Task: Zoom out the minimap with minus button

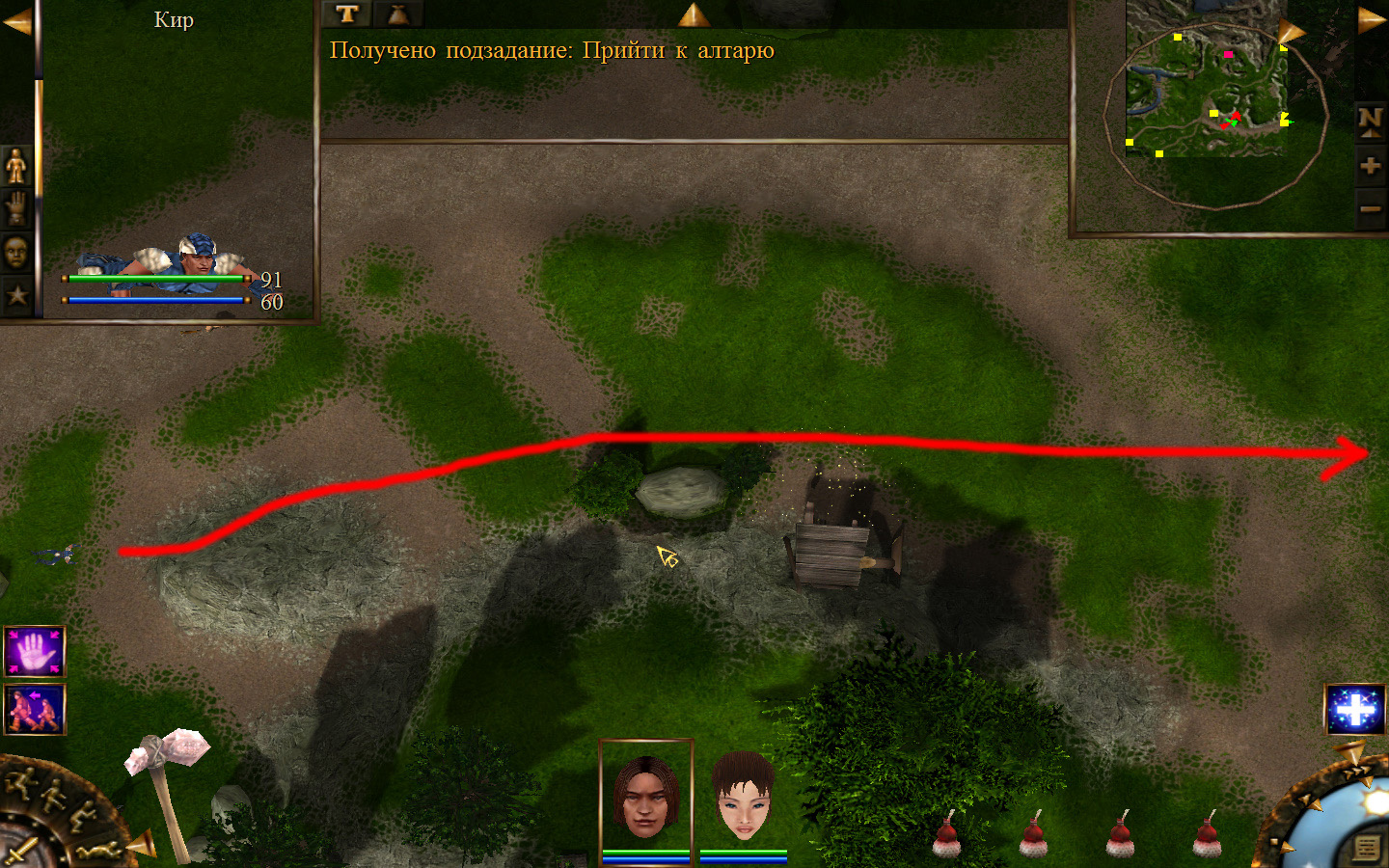Action: [1370, 208]
